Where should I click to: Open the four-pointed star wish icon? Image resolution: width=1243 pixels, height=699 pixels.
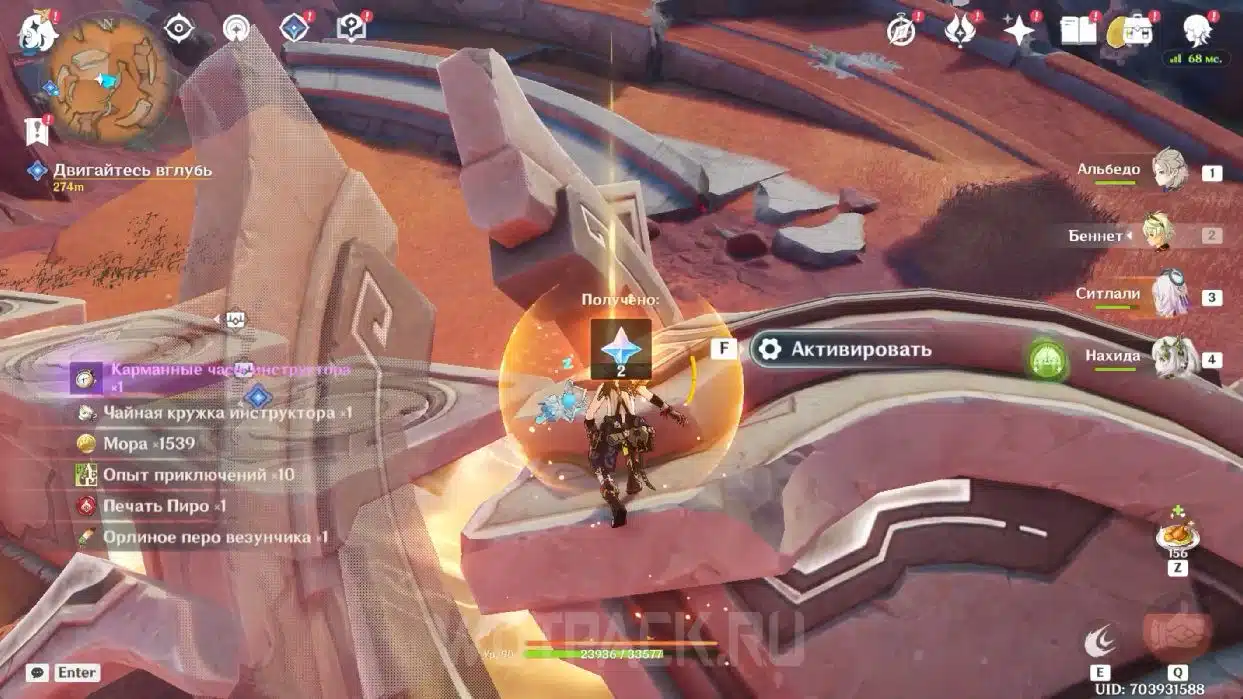(x=1019, y=31)
